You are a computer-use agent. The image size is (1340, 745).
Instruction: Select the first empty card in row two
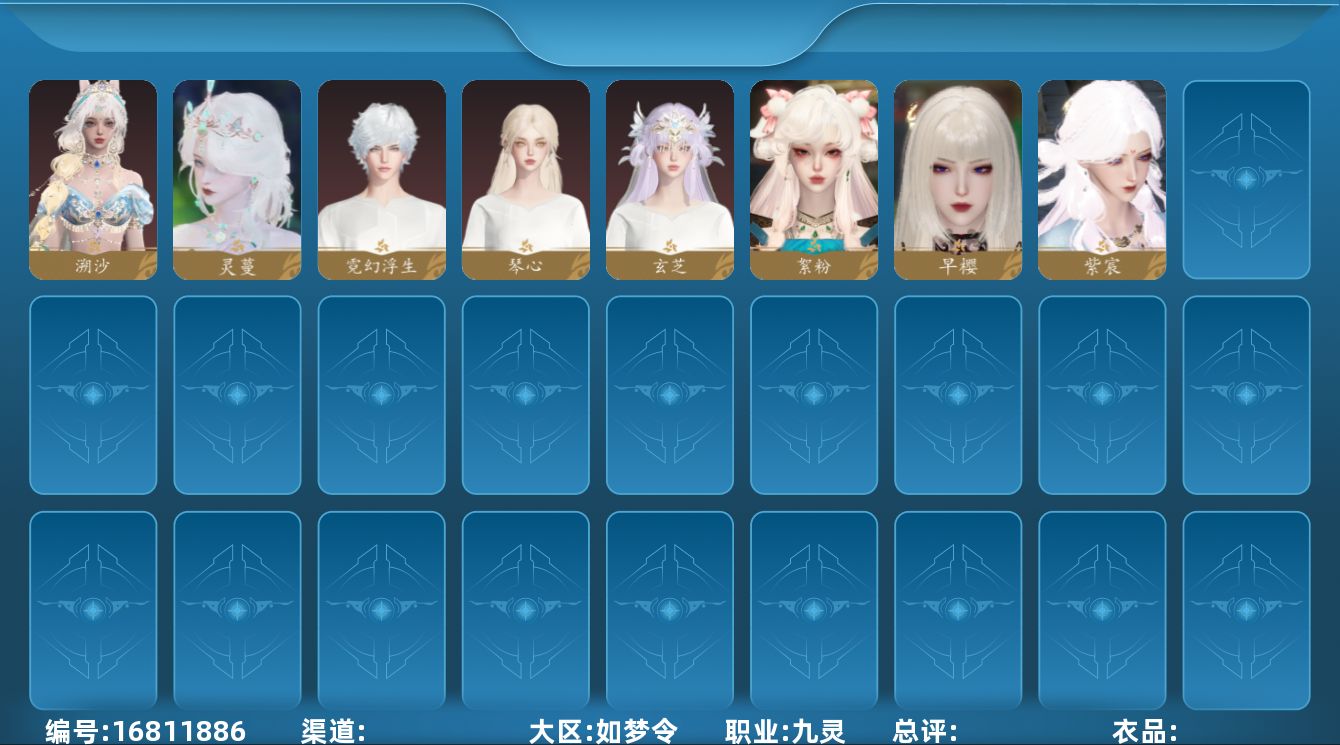(93, 394)
